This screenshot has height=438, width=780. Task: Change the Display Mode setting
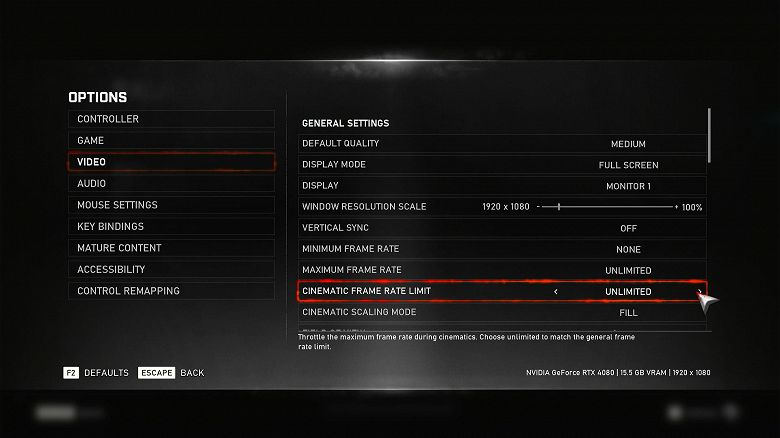502,165
